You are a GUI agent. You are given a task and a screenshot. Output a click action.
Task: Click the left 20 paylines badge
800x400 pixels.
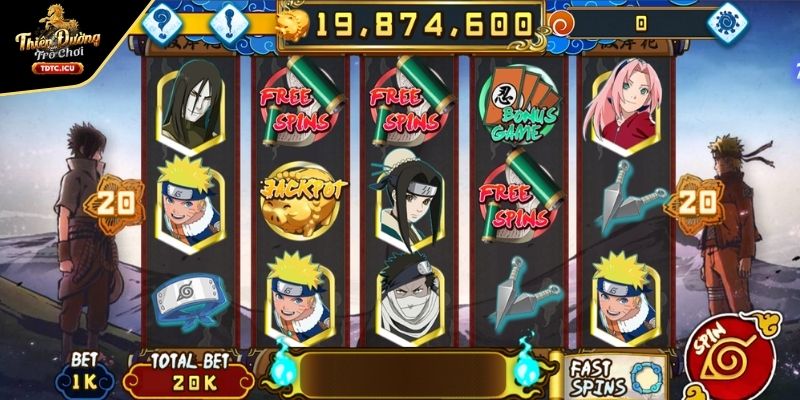(115, 202)
